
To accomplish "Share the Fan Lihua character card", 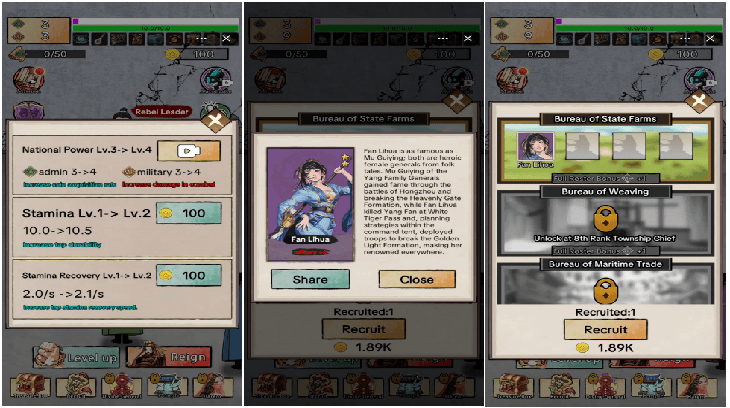I will [x=309, y=280].
